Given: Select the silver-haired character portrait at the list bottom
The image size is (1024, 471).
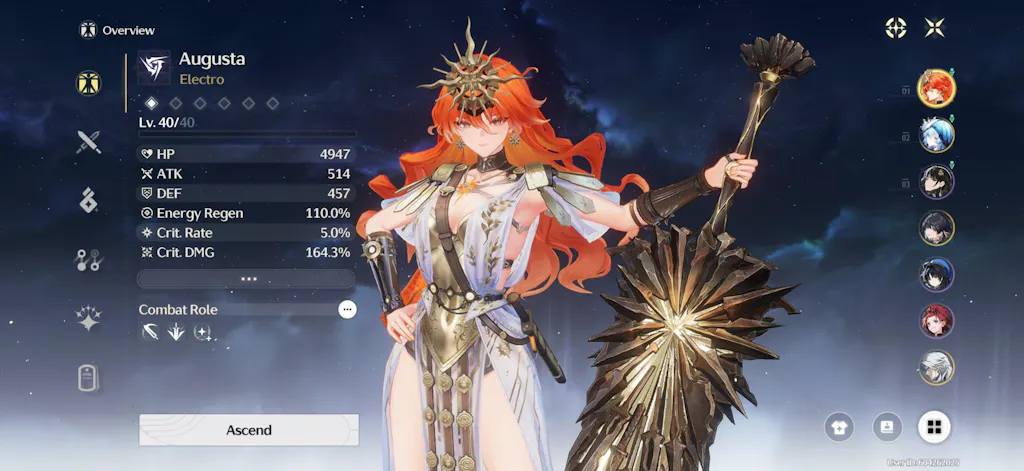Looking at the screenshot, I should [937, 367].
